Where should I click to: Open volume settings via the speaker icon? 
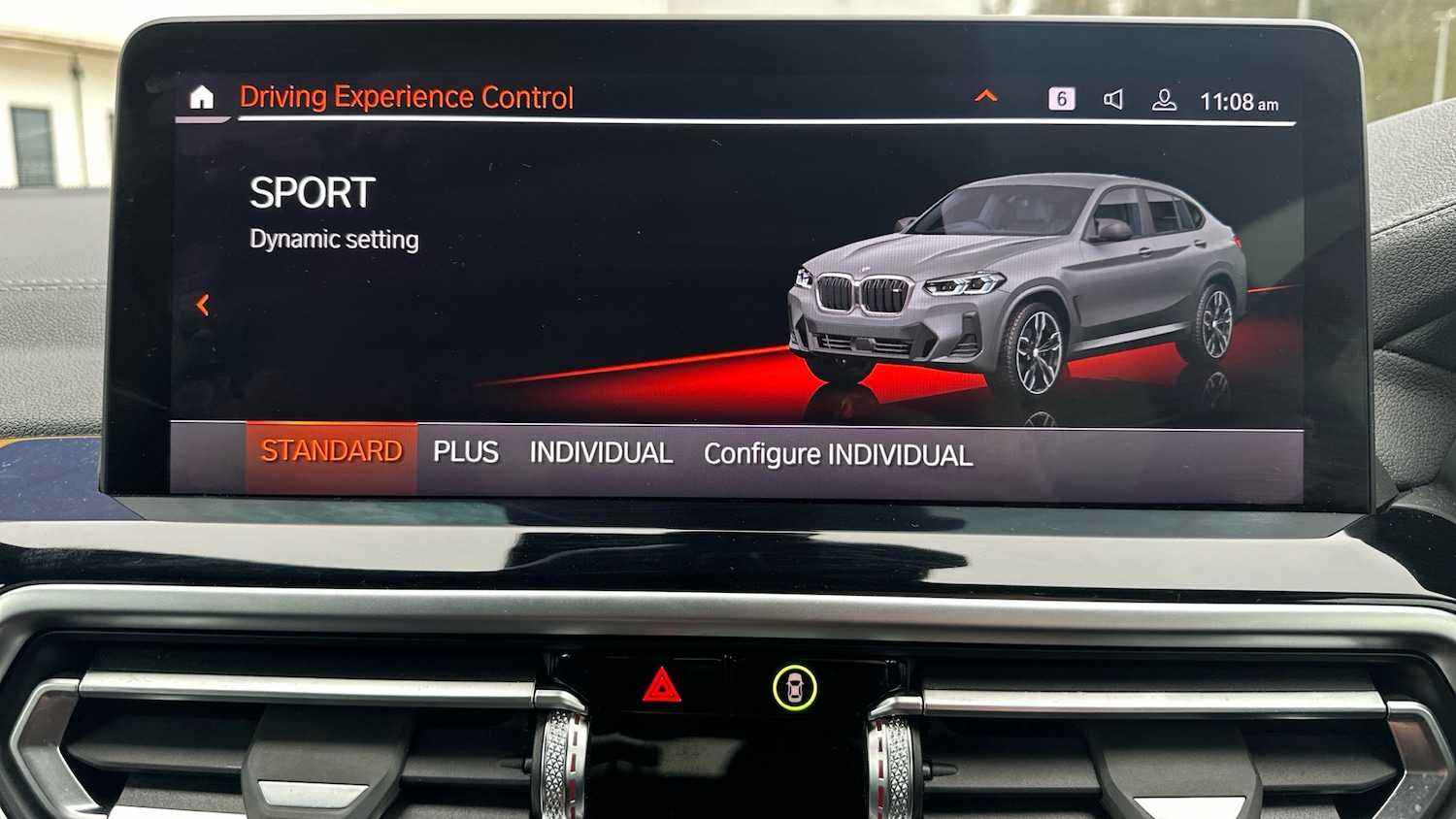(1114, 97)
